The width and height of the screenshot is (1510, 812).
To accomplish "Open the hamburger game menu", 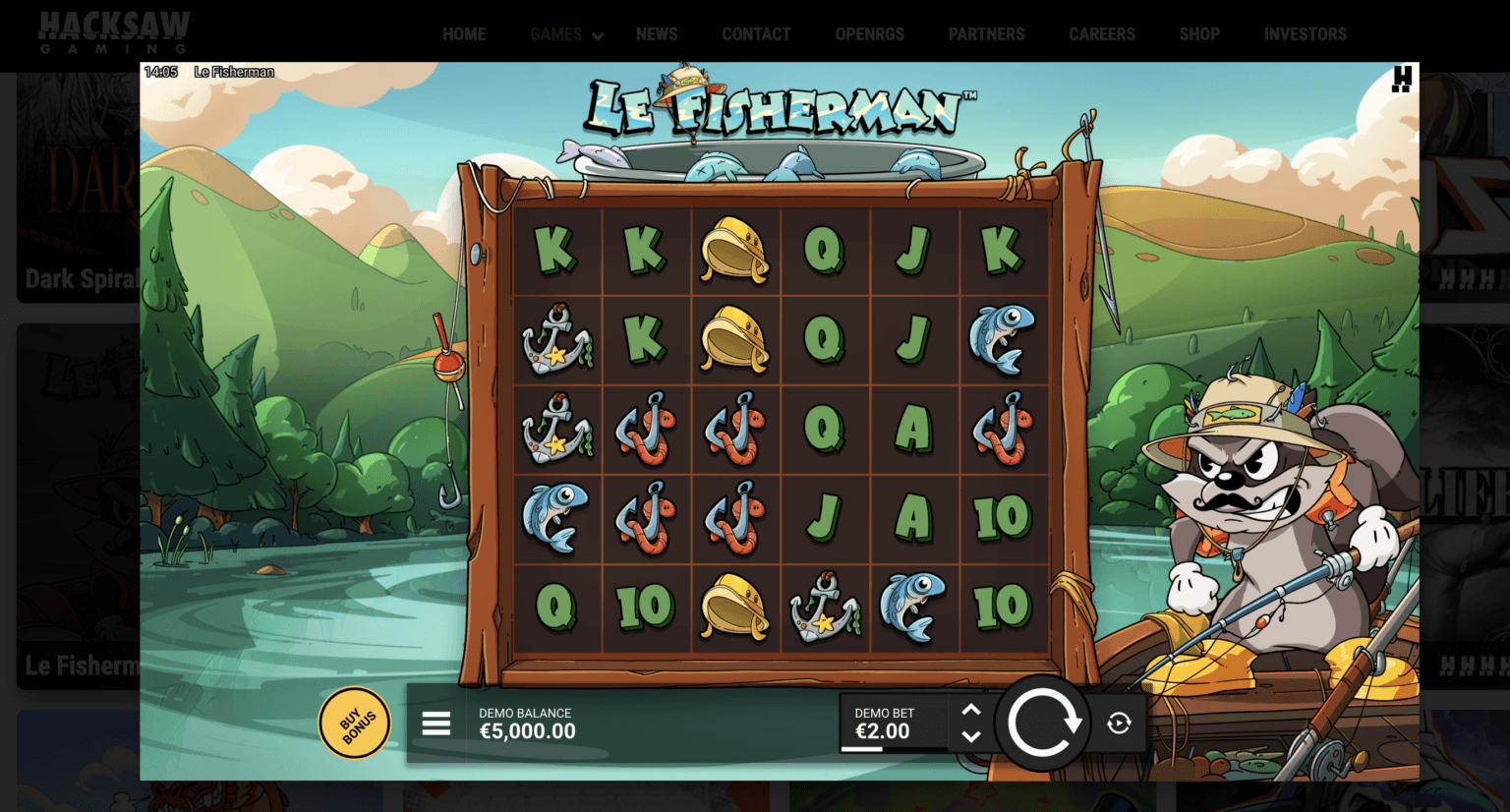I will 436,724.
